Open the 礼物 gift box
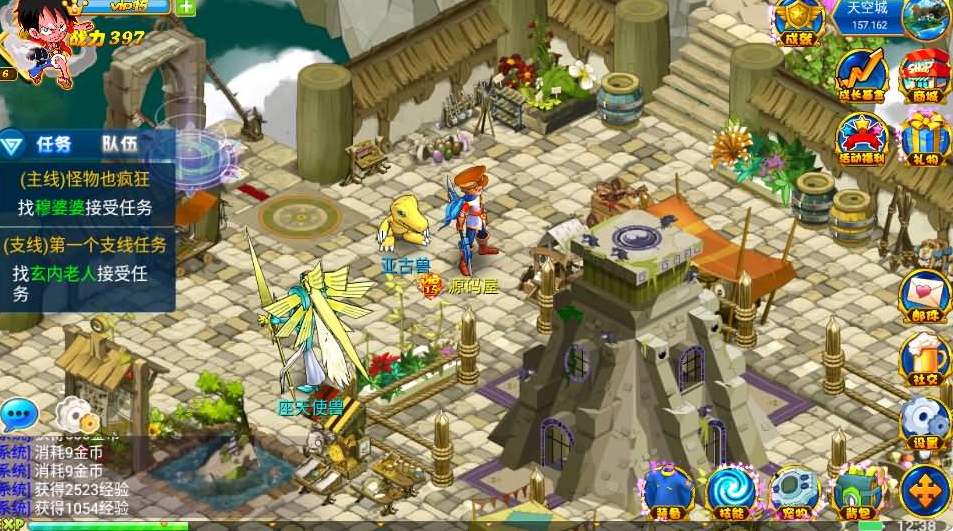953x531 pixels. click(924, 138)
